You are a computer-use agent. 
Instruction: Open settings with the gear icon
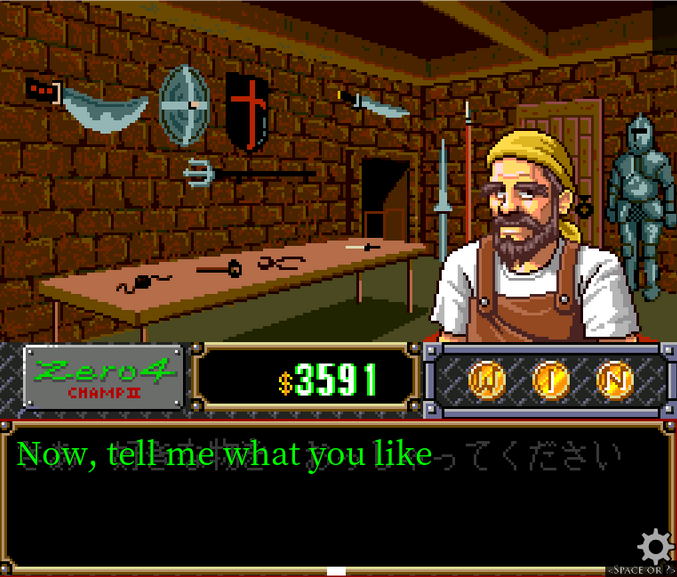coord(654,546)
